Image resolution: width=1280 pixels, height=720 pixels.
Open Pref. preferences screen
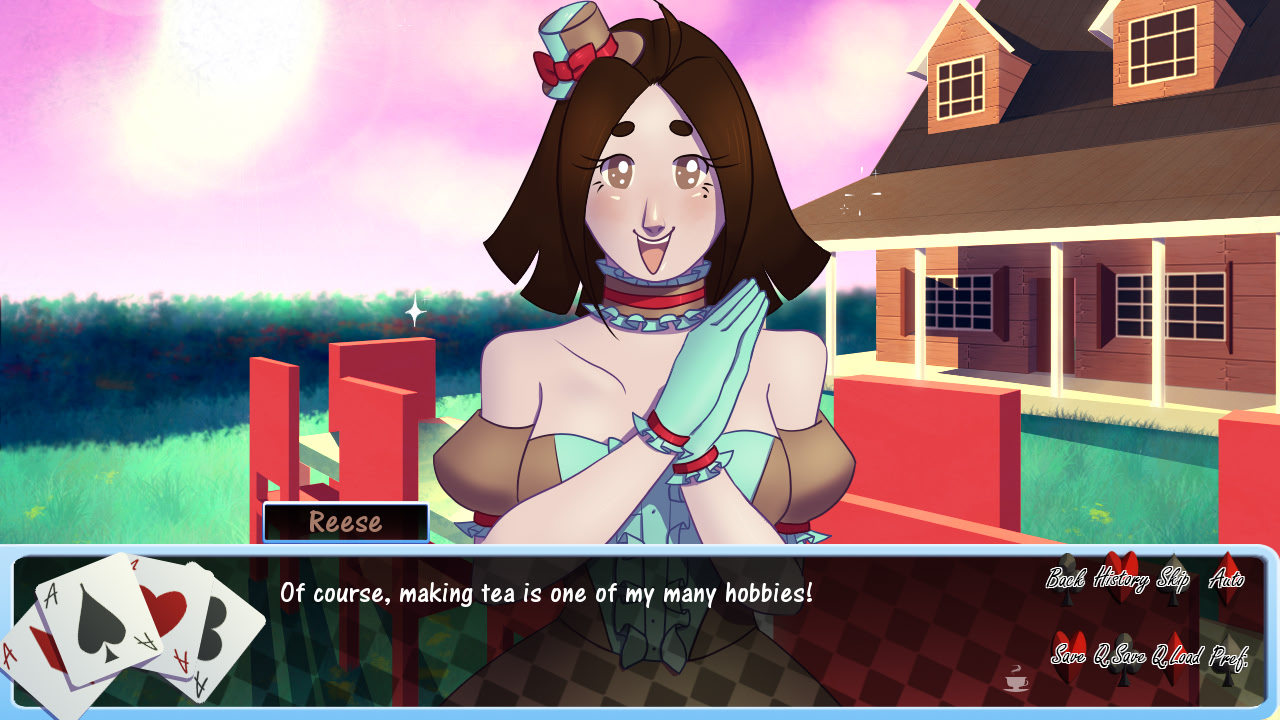tap(1228, 656)
